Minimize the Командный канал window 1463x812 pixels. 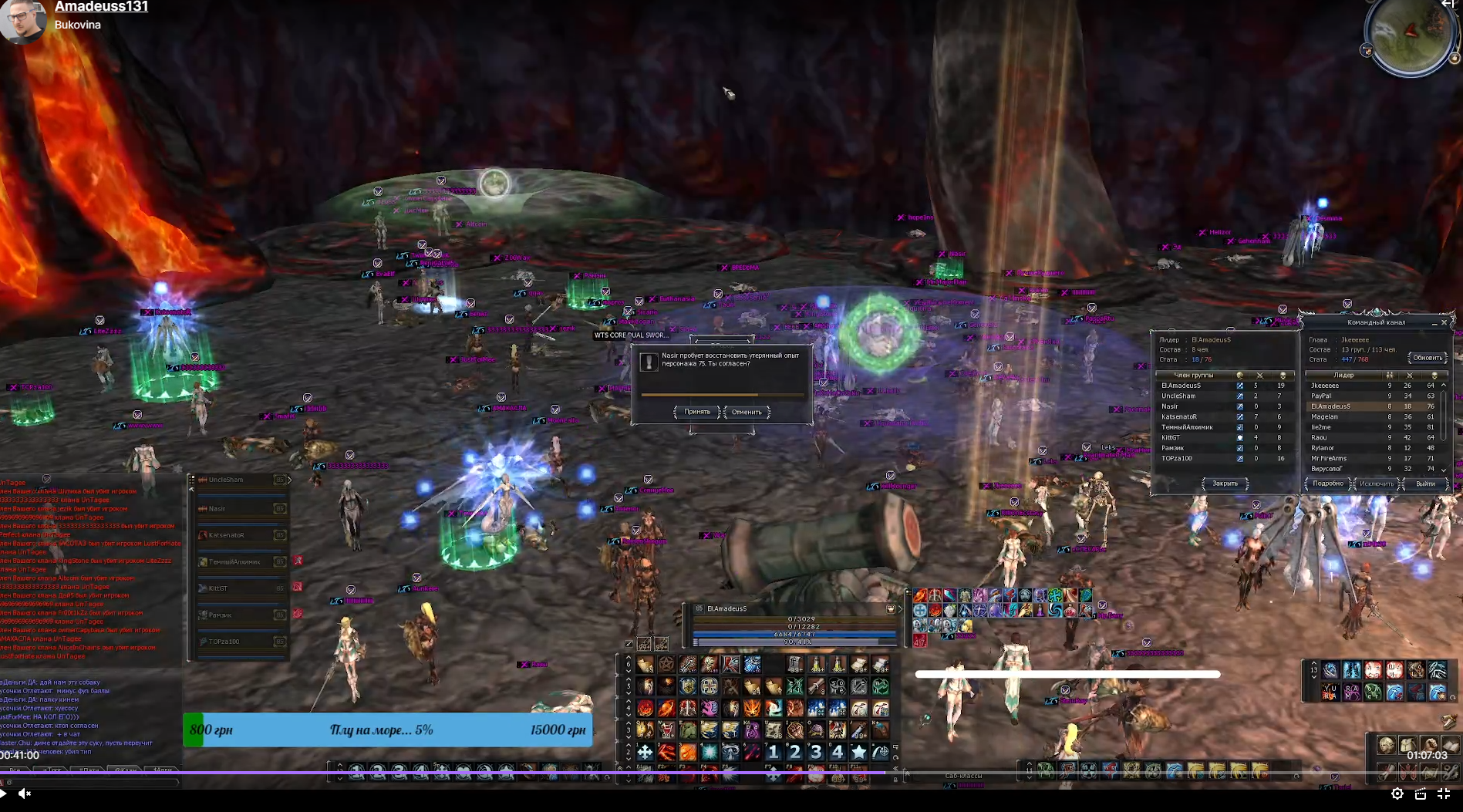point(1434,322)
